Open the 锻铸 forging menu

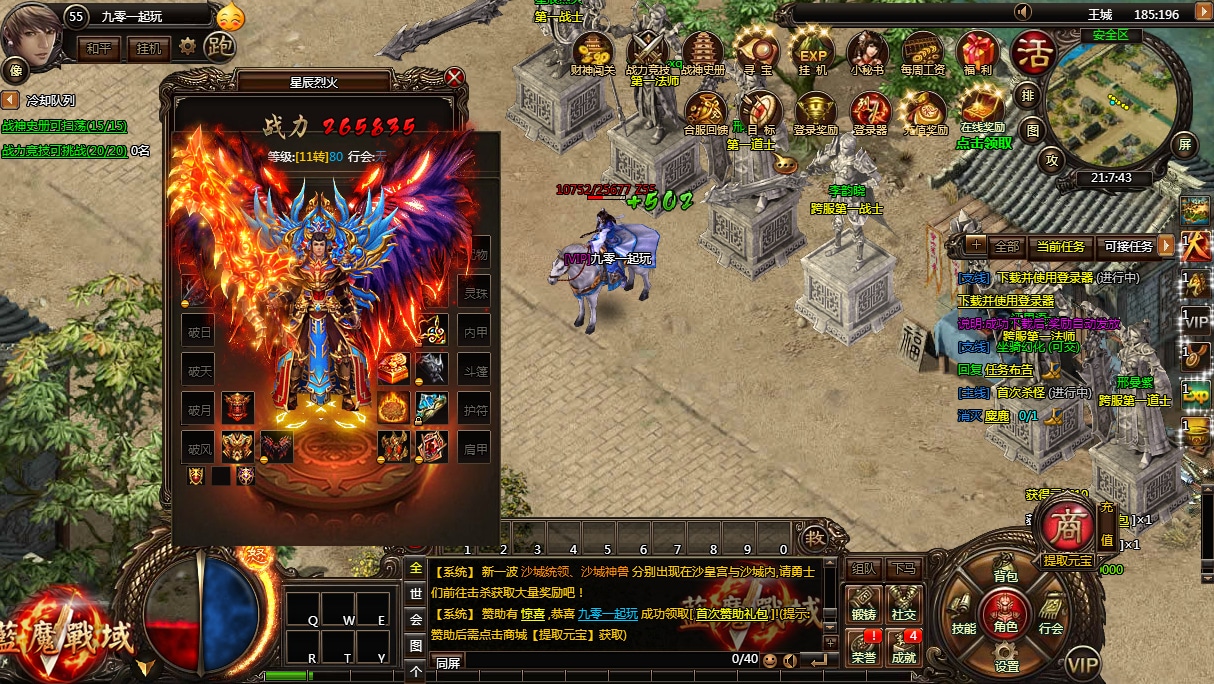click(x=864, y=605)
